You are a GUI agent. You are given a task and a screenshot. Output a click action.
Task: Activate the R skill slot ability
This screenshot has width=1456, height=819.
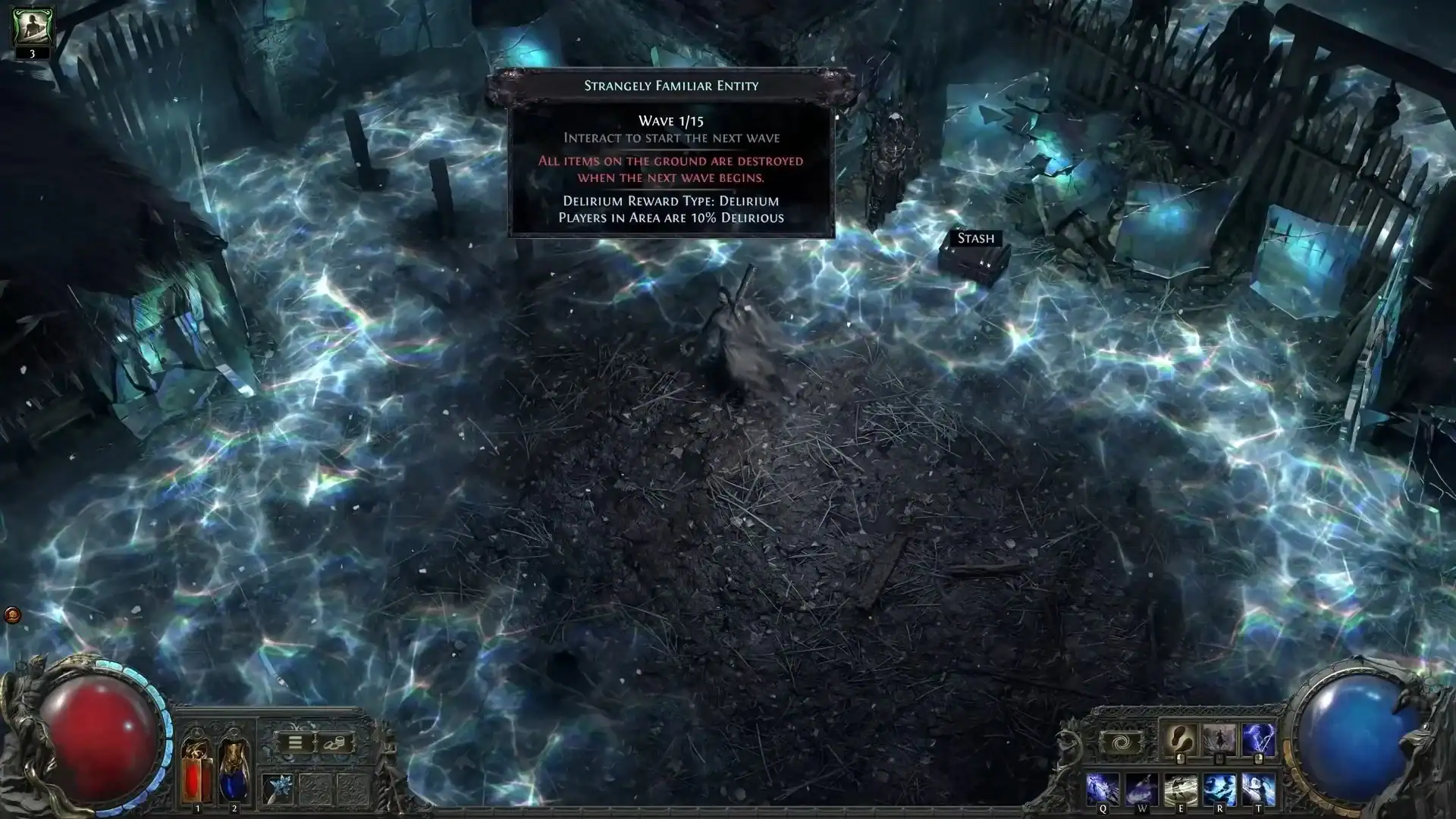tap(1219, 789)
